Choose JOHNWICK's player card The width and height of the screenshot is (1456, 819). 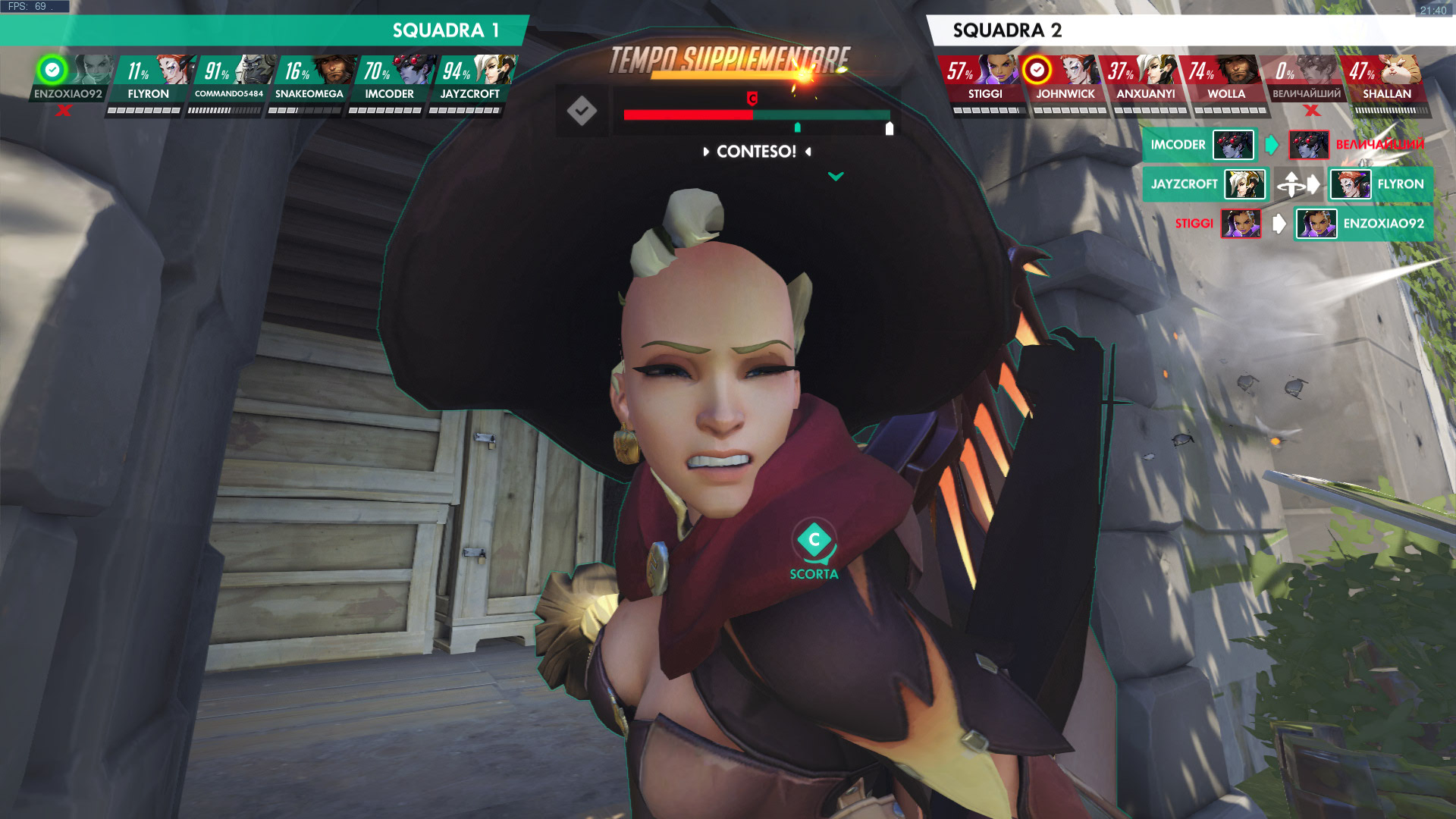1065,79
